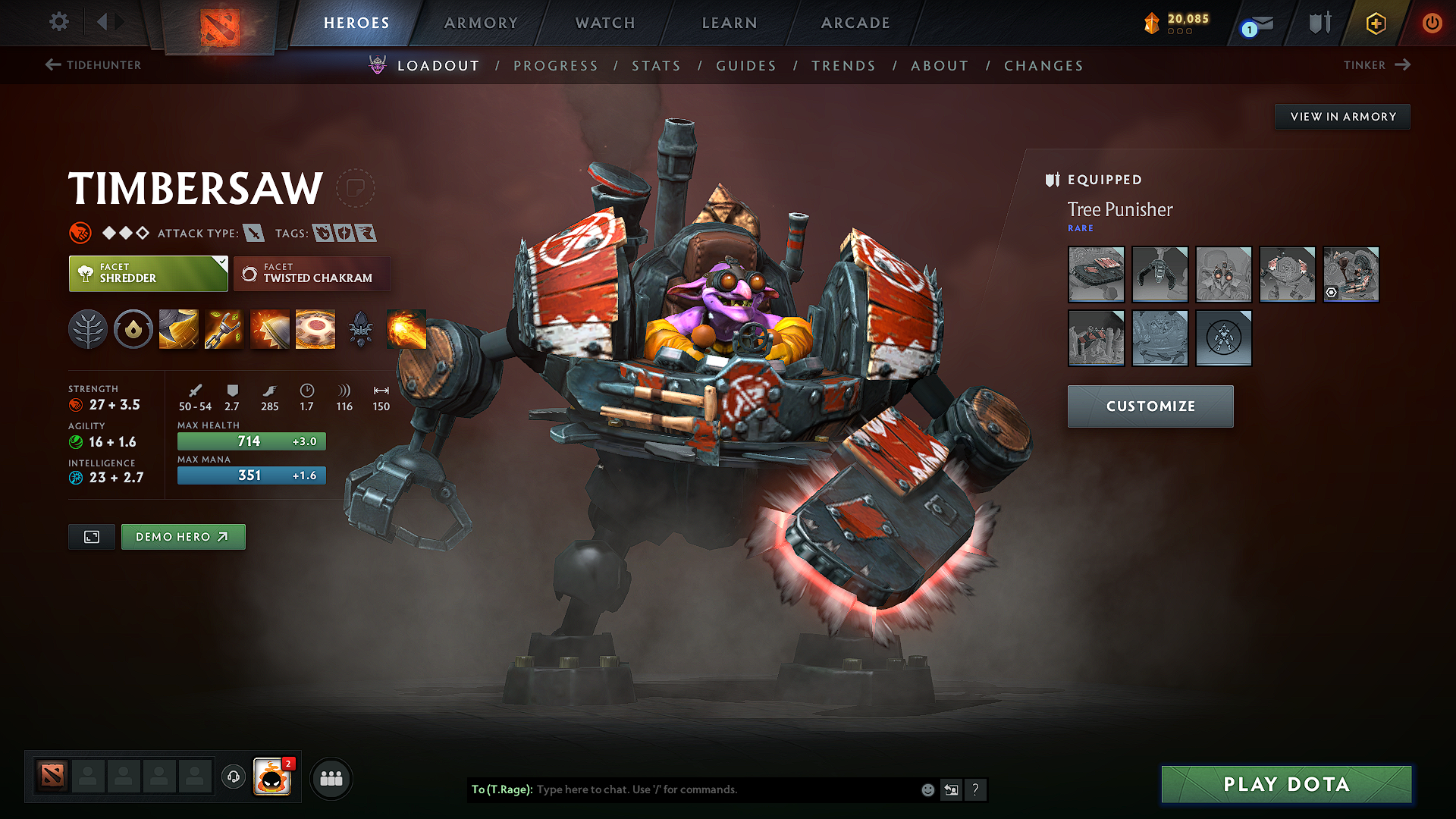This screenshot has width=1456, height=819.
Task: Select the Timber Chain ability icon
Action: click(x=224, y=328)
